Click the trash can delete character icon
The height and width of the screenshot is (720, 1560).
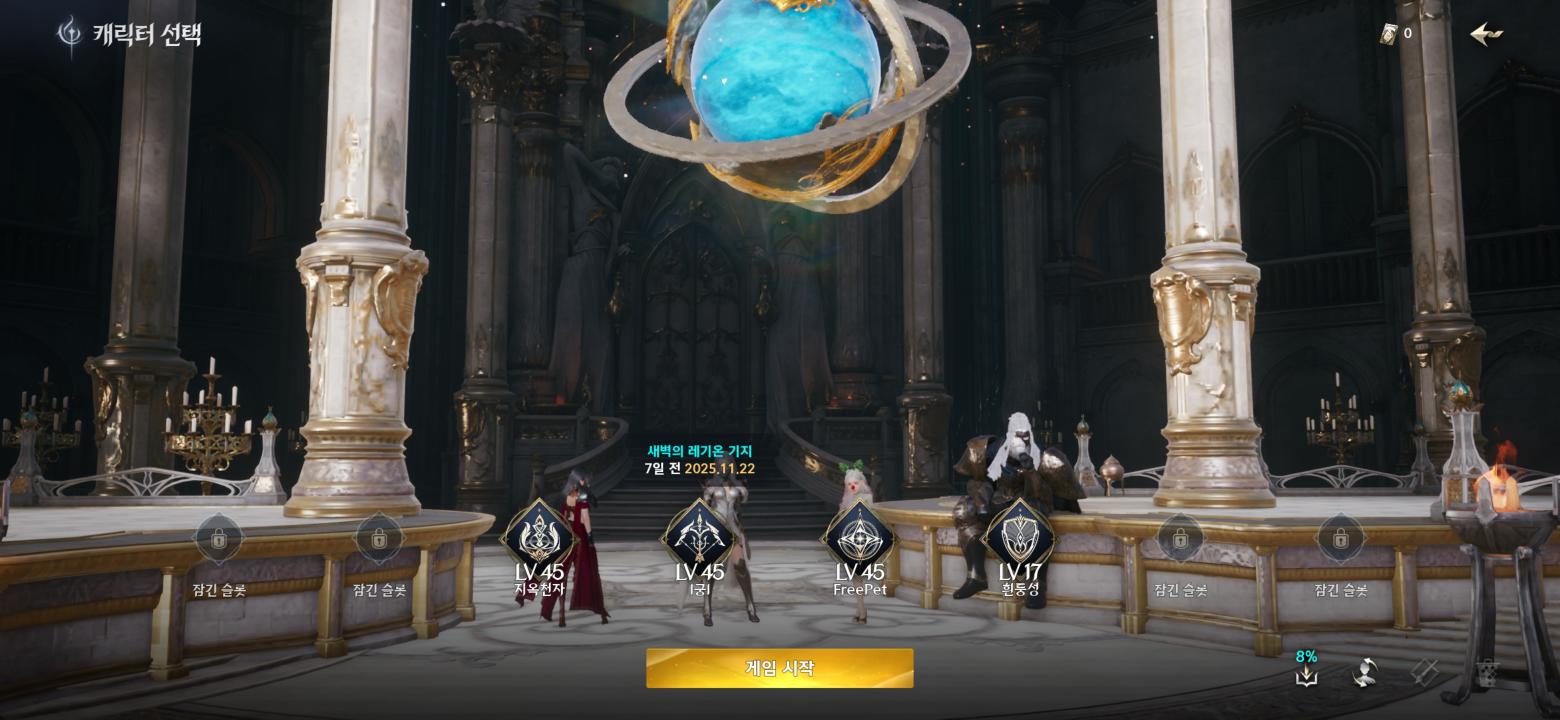pos(1487,673)
